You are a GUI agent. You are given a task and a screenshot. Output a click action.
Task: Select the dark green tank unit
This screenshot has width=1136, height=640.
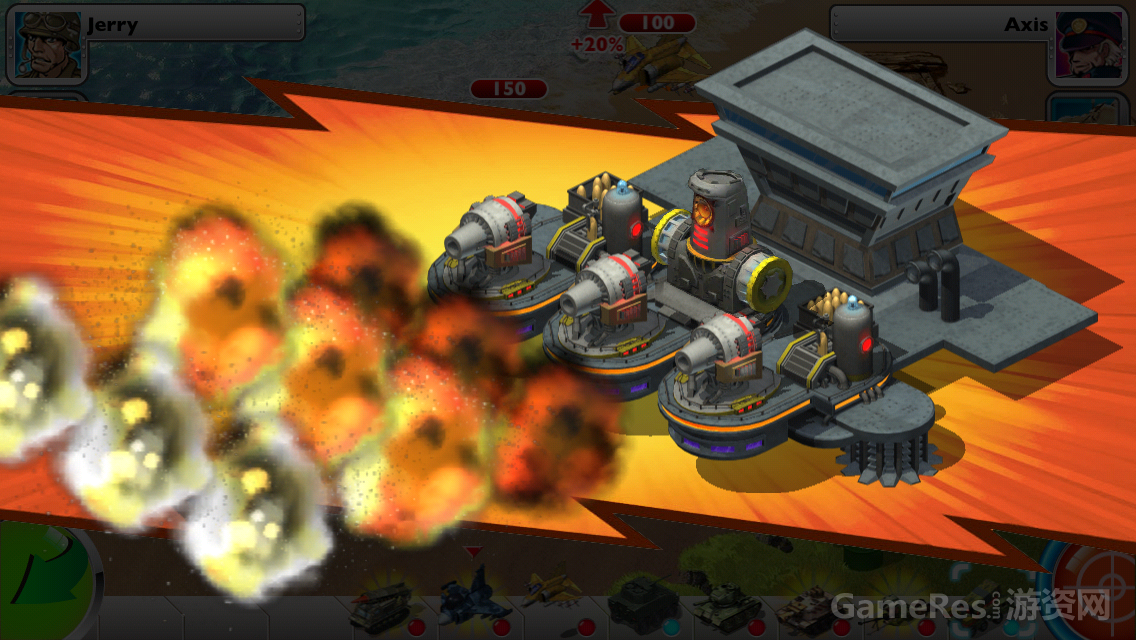641,603
